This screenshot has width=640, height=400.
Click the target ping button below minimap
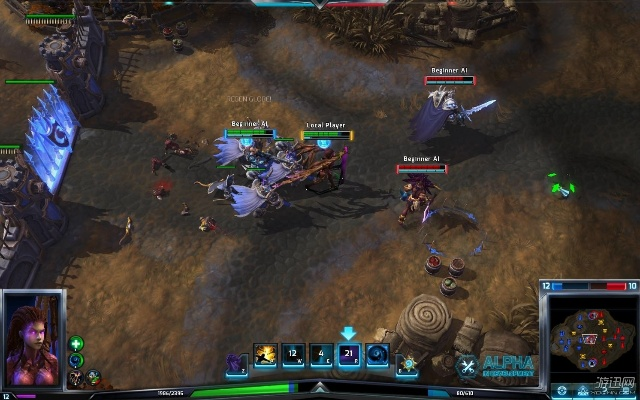click(562, 391)
